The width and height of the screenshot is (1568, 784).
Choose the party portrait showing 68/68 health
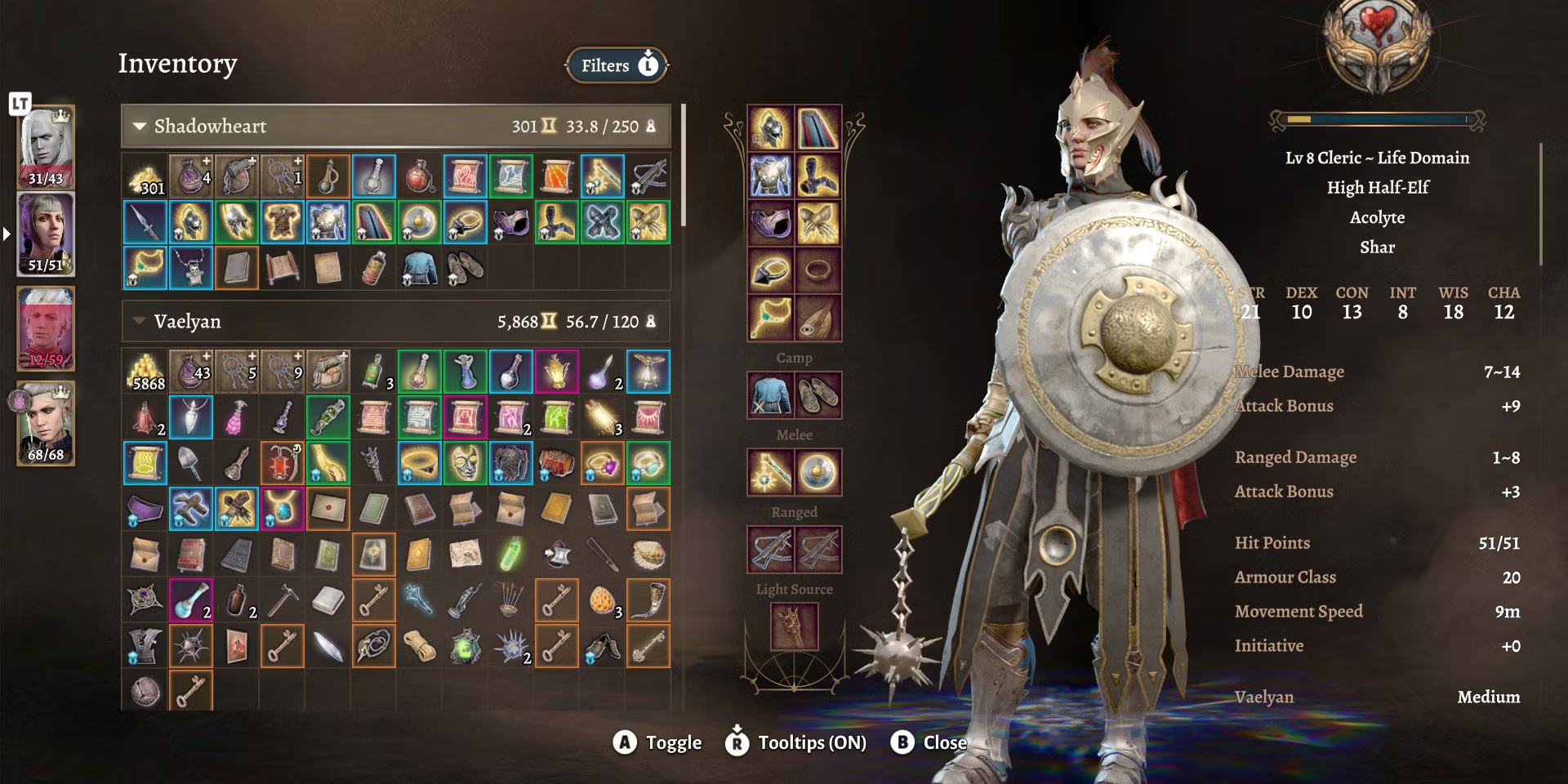(x=46, y=423)
